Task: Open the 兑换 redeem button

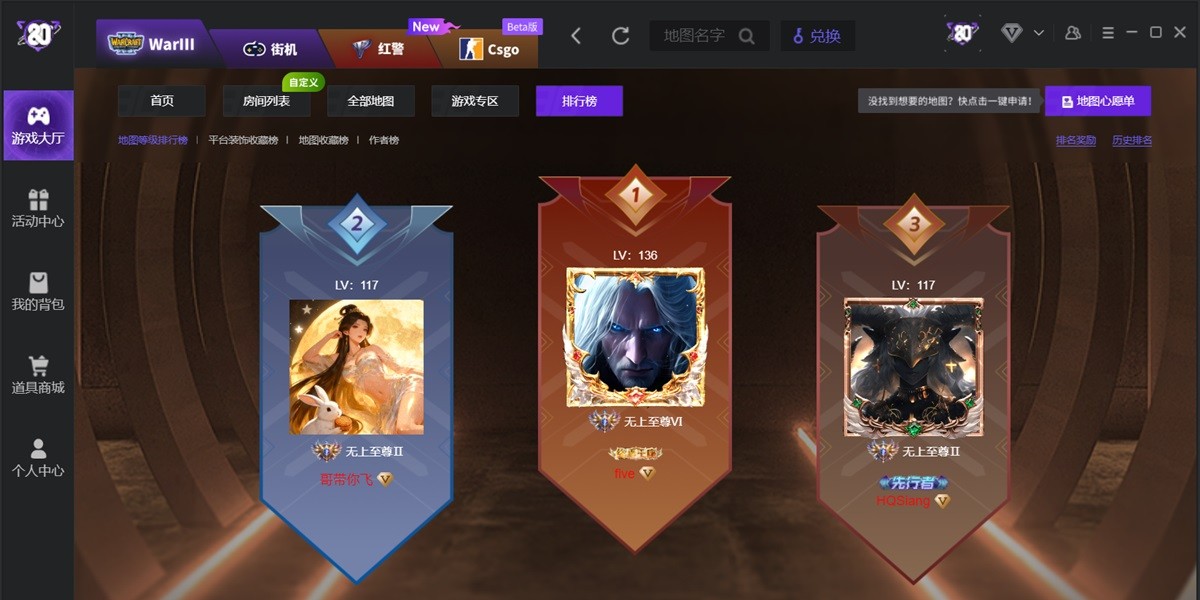Action: pyautogui.click(x=816, y=36)
